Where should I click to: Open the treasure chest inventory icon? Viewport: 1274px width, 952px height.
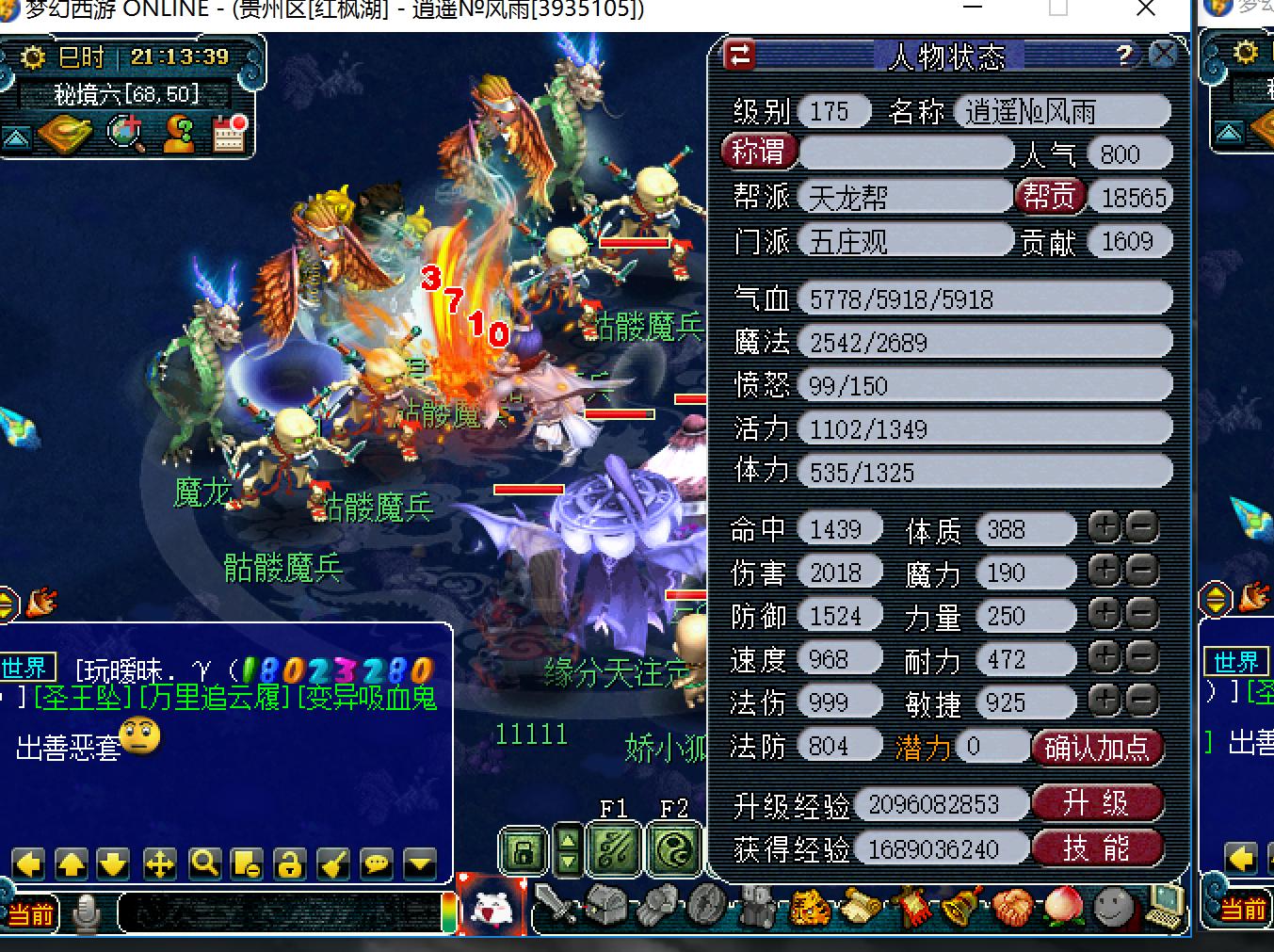pyautogui.click(x=605, y=908)
